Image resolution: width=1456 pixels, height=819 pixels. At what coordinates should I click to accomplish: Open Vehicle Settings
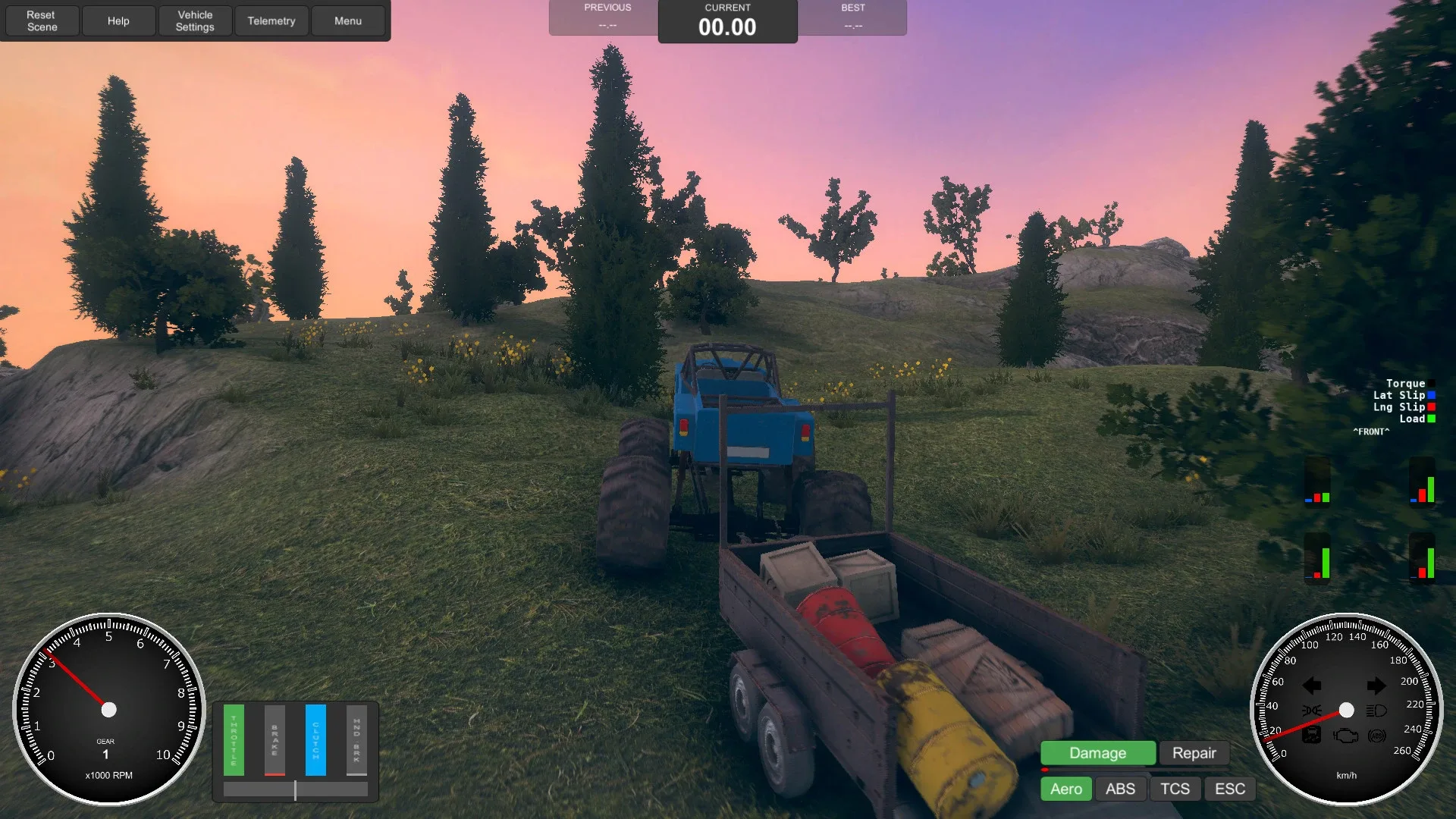pyautogui.click(x=195, y=20)
